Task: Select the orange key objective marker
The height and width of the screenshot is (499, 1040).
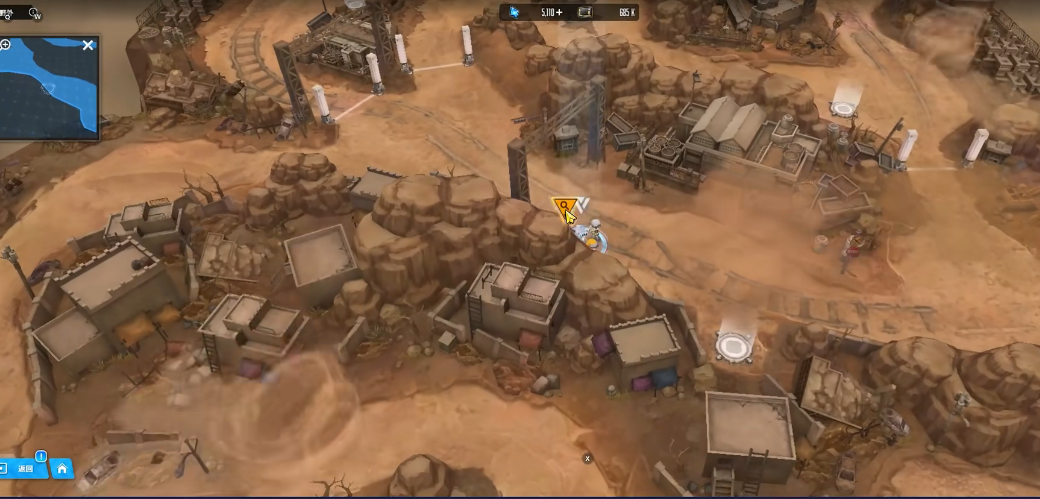Action: pyautogui.click(x=565, y=209)
